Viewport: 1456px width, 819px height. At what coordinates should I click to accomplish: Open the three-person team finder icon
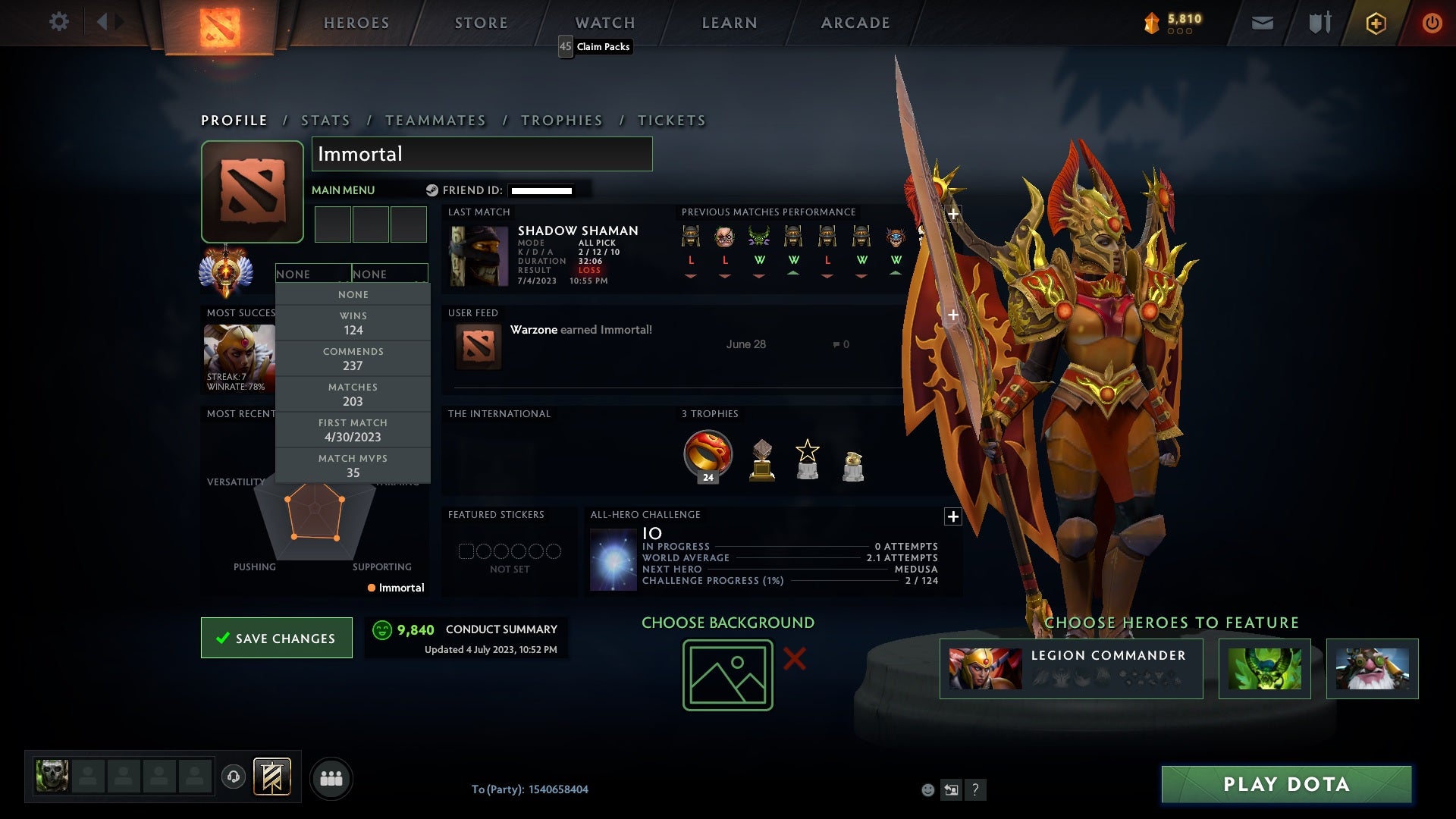point(331,777)
